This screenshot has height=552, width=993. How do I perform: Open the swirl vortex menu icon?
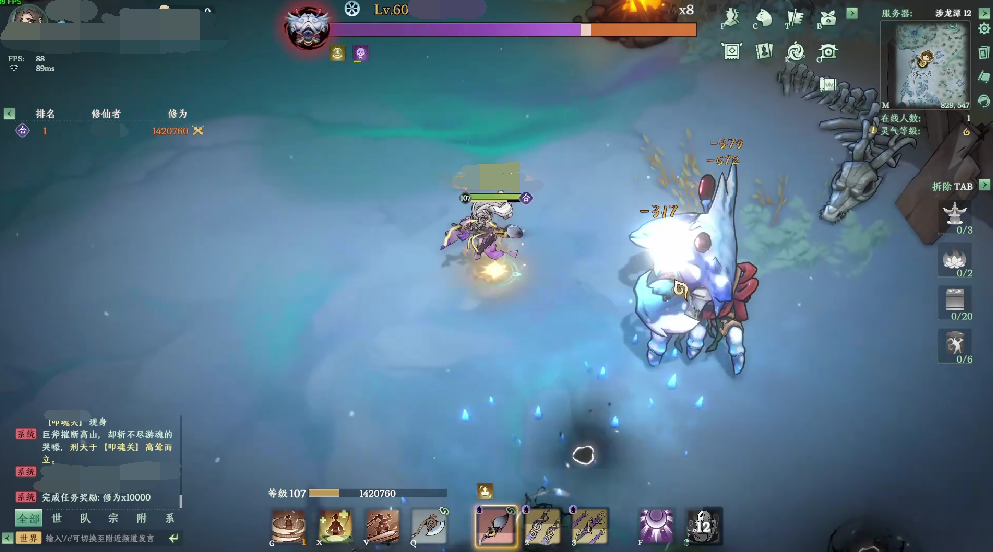point(796,51)
